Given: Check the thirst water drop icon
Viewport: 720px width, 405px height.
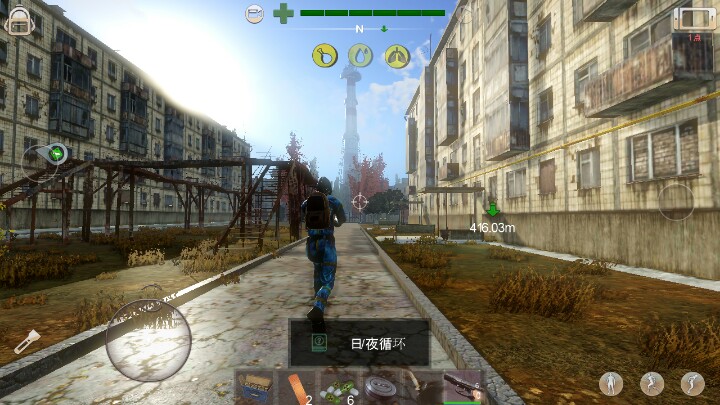Looking at the screenshot, I should [360, 55].
